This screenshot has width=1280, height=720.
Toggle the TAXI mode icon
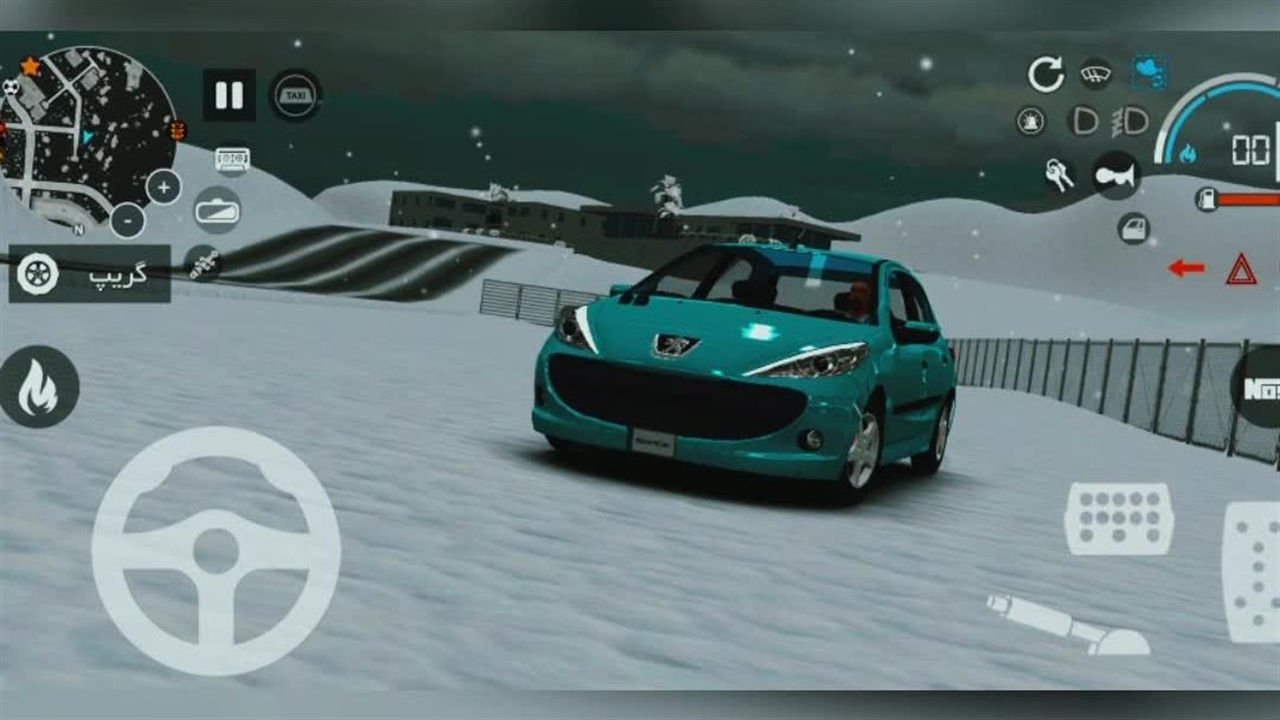[x=295, y=95]
